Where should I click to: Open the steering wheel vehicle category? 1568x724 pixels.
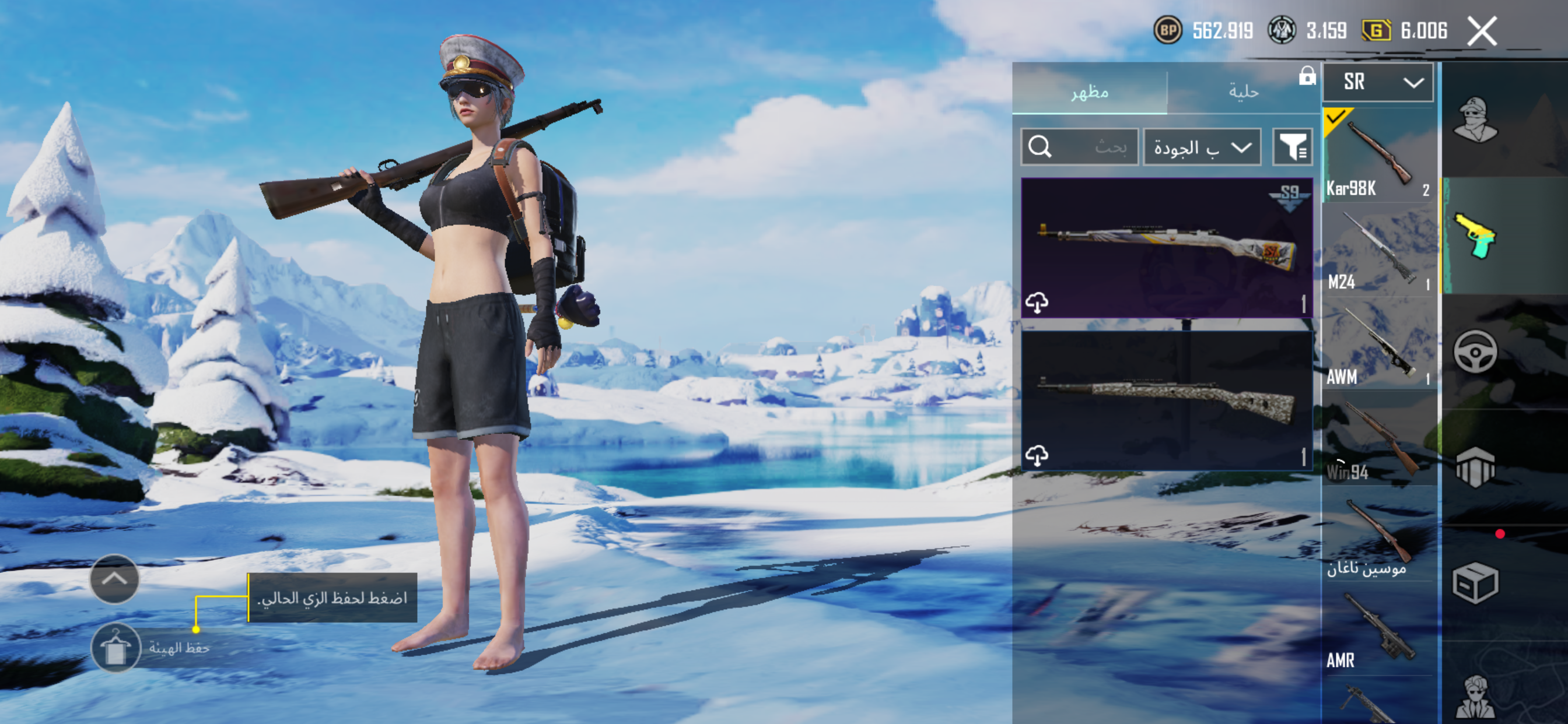click(x=1475, y=351)
